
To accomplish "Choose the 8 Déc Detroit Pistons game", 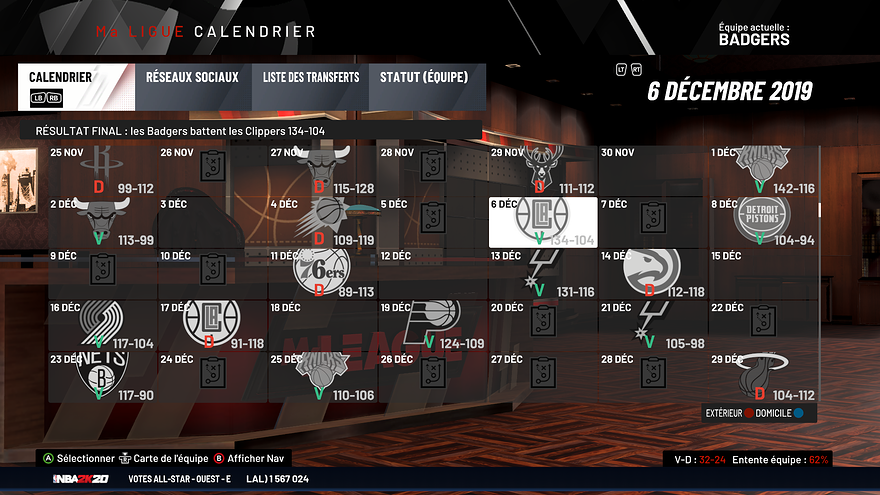I will [x=763, y=221].
